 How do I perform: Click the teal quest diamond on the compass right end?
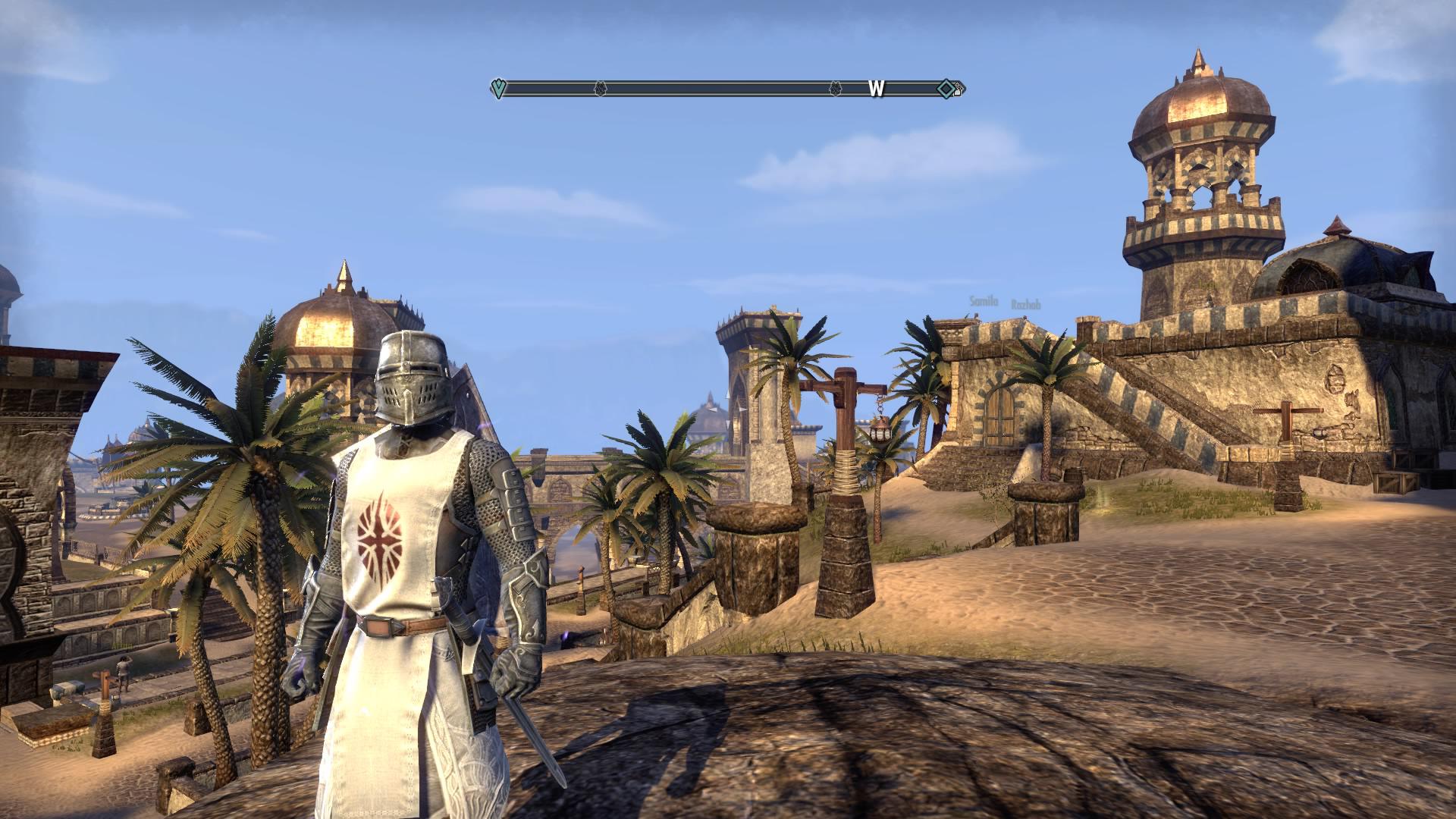944,89
